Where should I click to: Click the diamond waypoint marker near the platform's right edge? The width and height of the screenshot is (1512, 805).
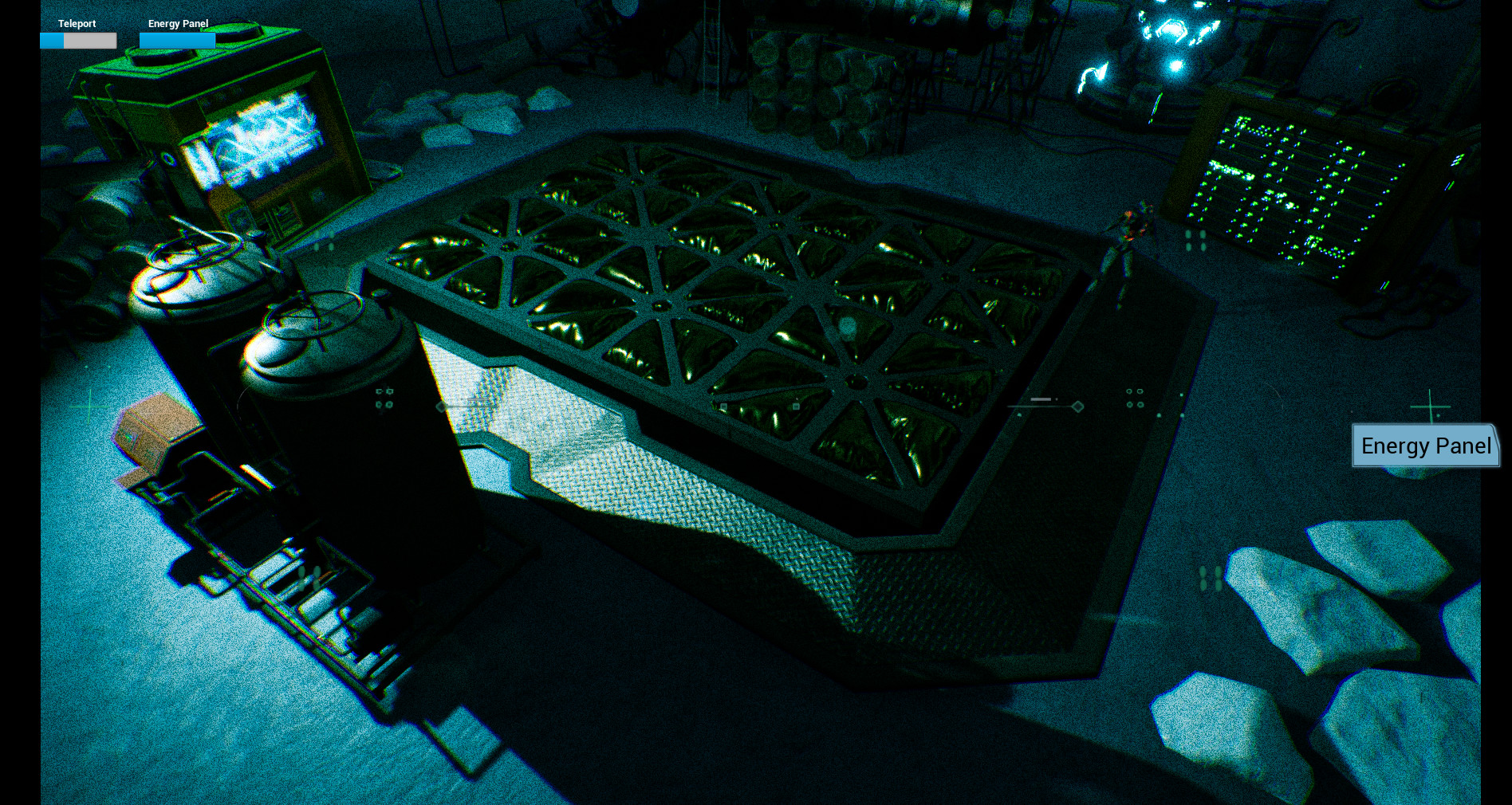click(1078, 406)
